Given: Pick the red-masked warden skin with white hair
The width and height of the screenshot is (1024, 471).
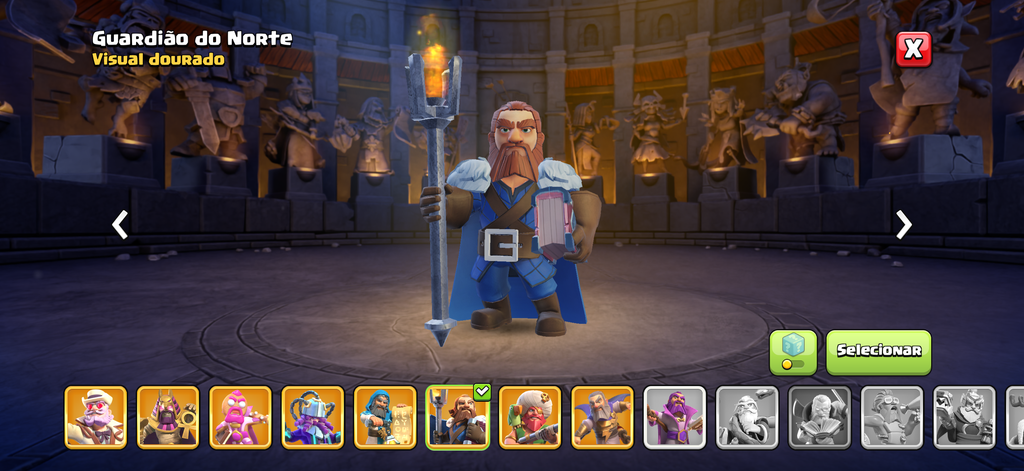Looking at the screenshot, I should (x=530, y=416).
